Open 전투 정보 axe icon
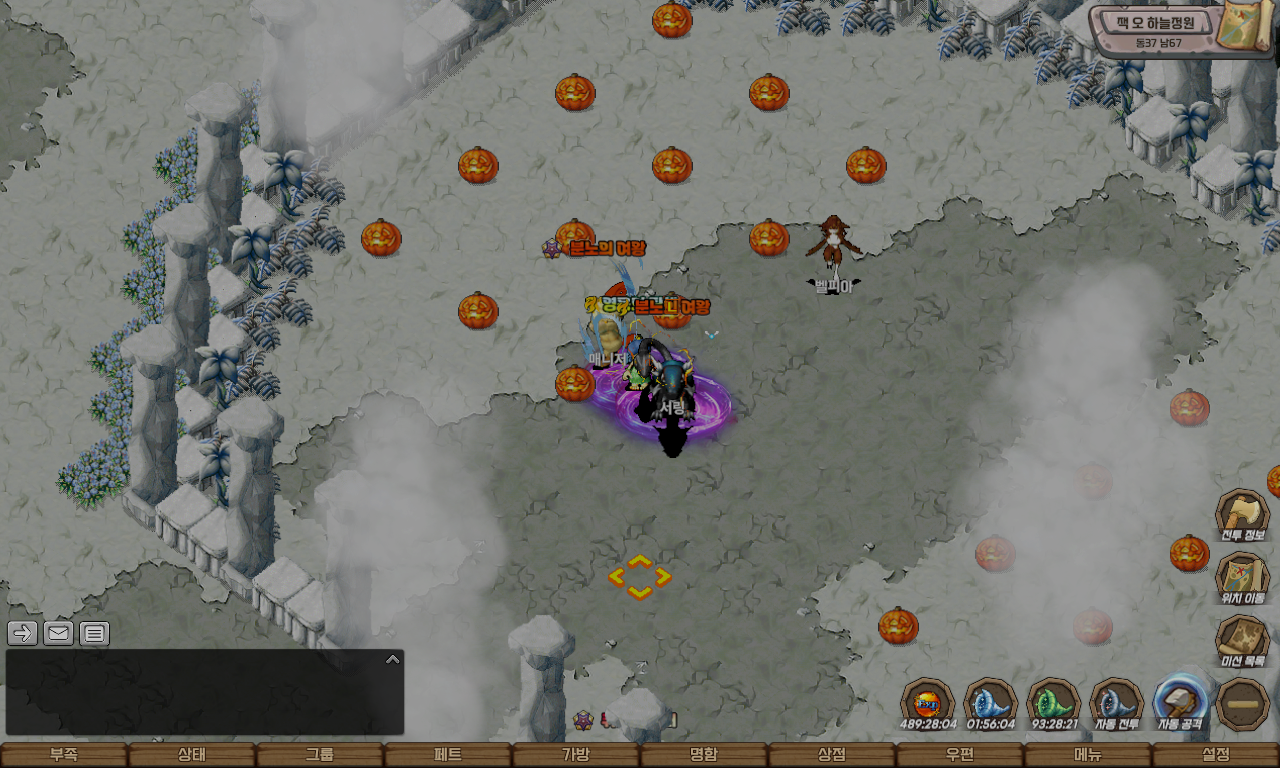The image size is (1280, 768). point(1242,515)
